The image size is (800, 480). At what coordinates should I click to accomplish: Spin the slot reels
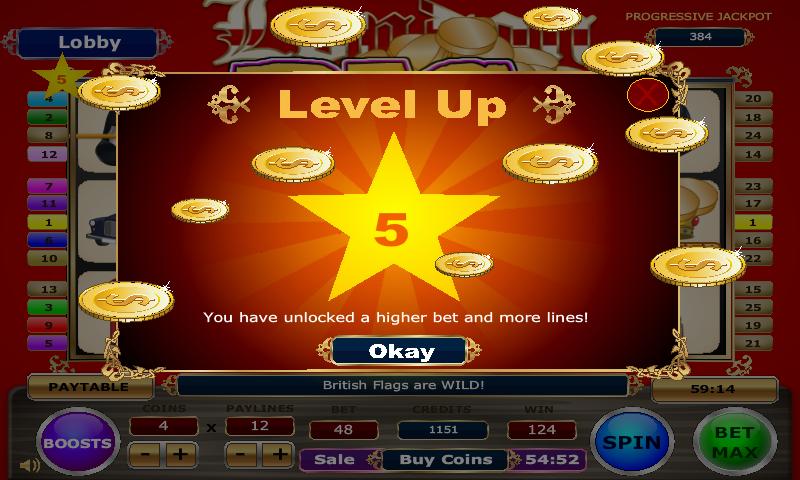coord(631,441)
